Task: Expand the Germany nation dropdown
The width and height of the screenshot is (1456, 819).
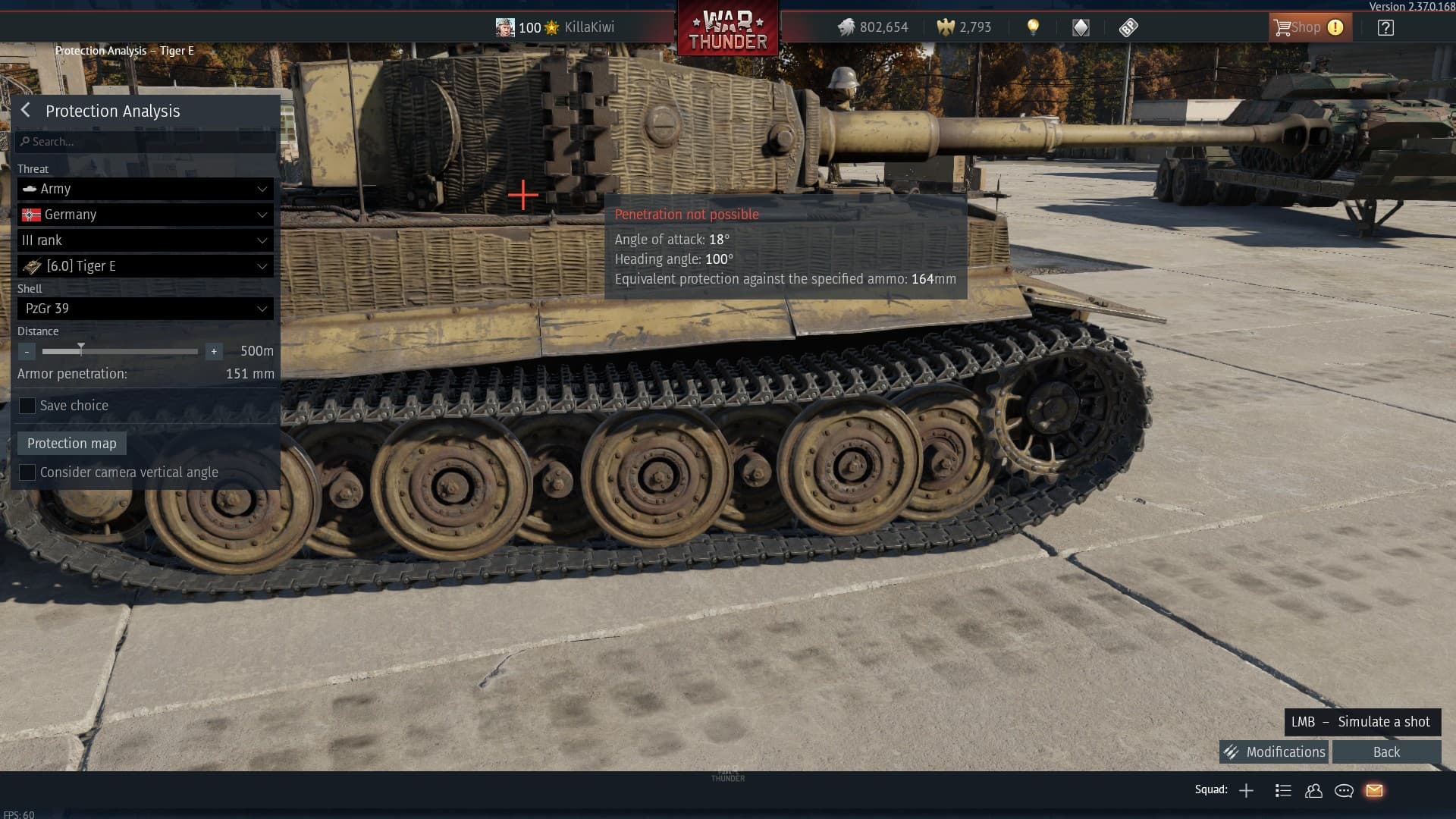Action: 145,215
